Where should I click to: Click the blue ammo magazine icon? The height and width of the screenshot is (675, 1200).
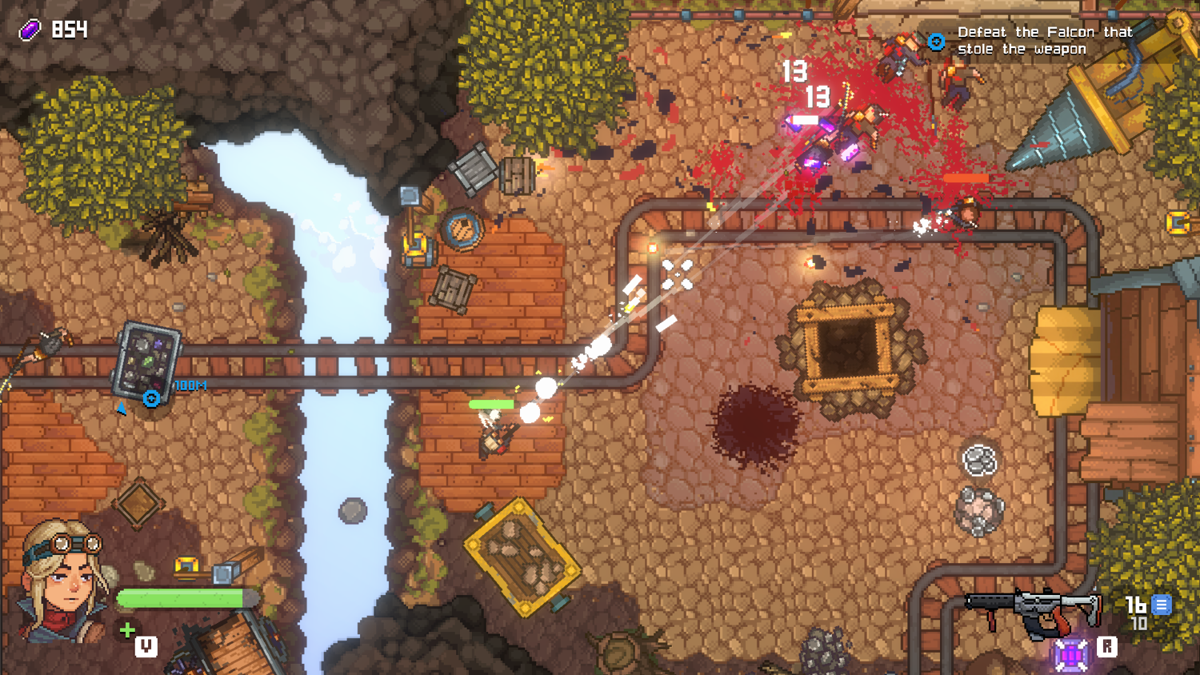1160,604
